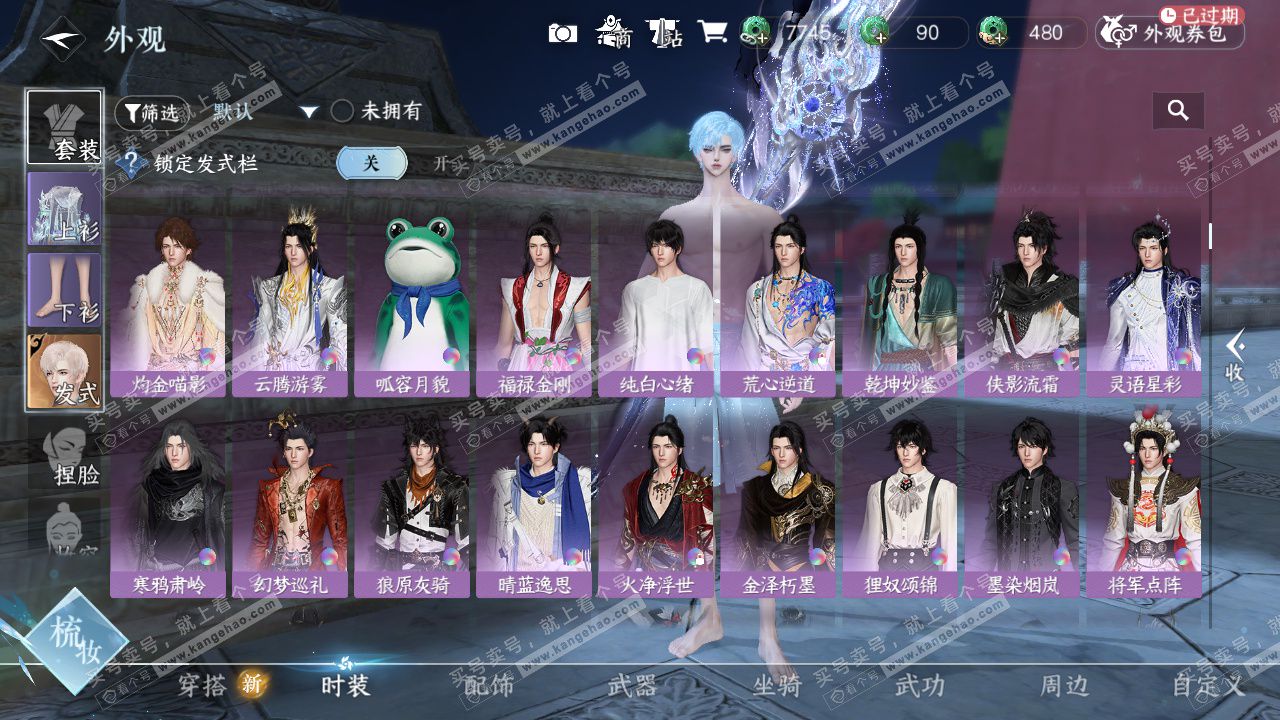Open the 外观券包 voucher pack
1280x720 pixels.
coord(1170,33)
